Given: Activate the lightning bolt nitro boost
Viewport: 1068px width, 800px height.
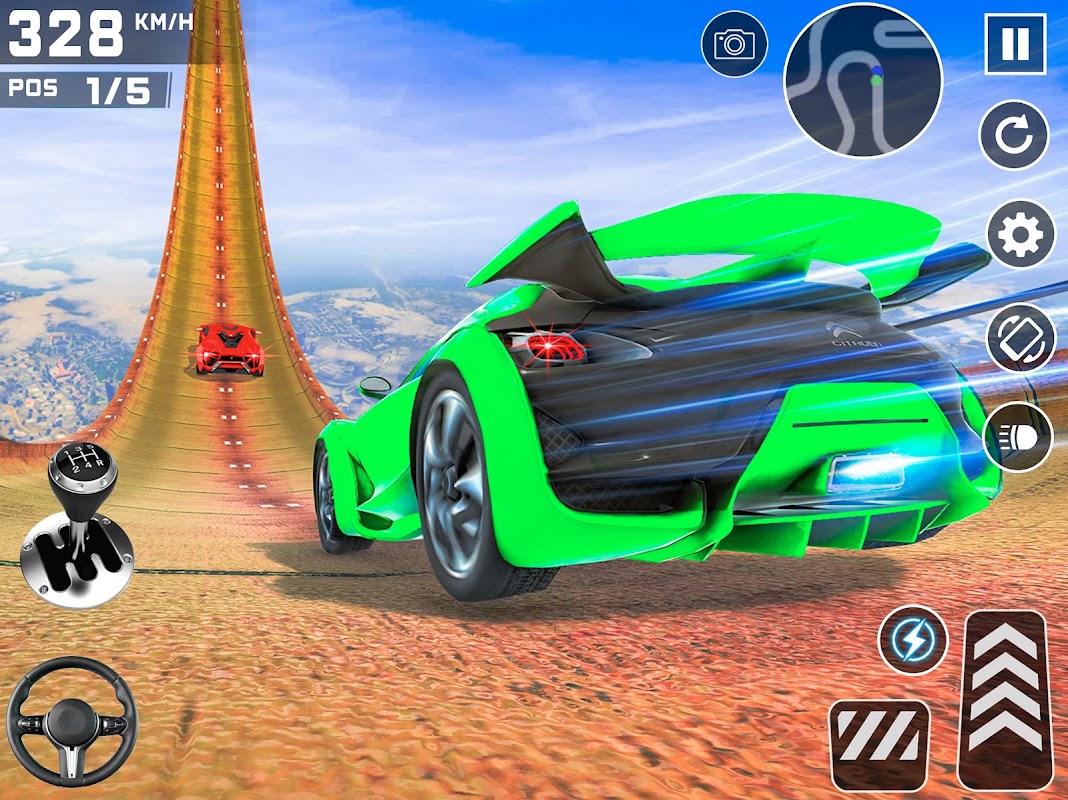Looking at the screenshot, I should (x=913, y=640).
